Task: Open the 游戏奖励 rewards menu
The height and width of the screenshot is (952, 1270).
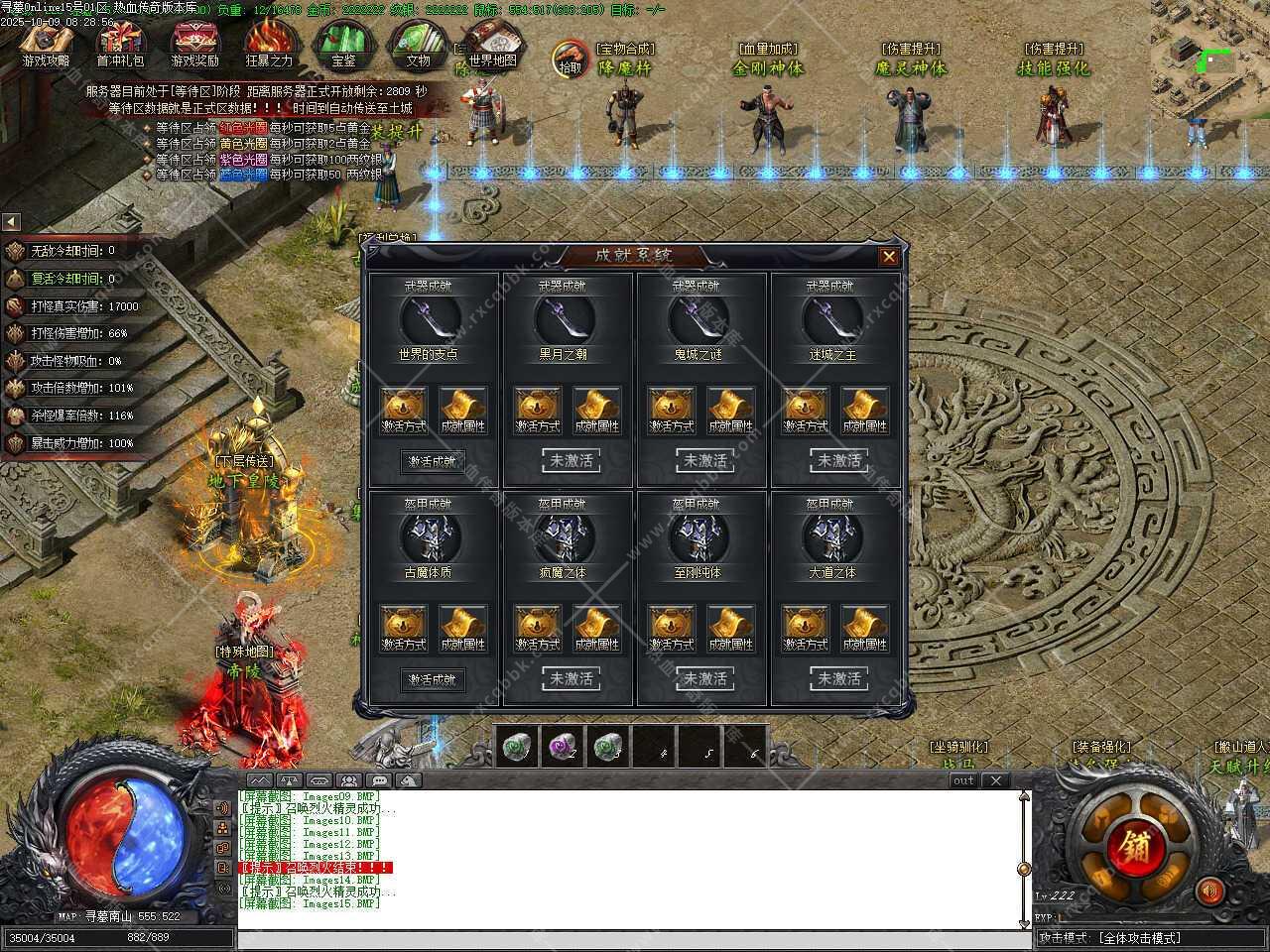Action: (194, 43)
